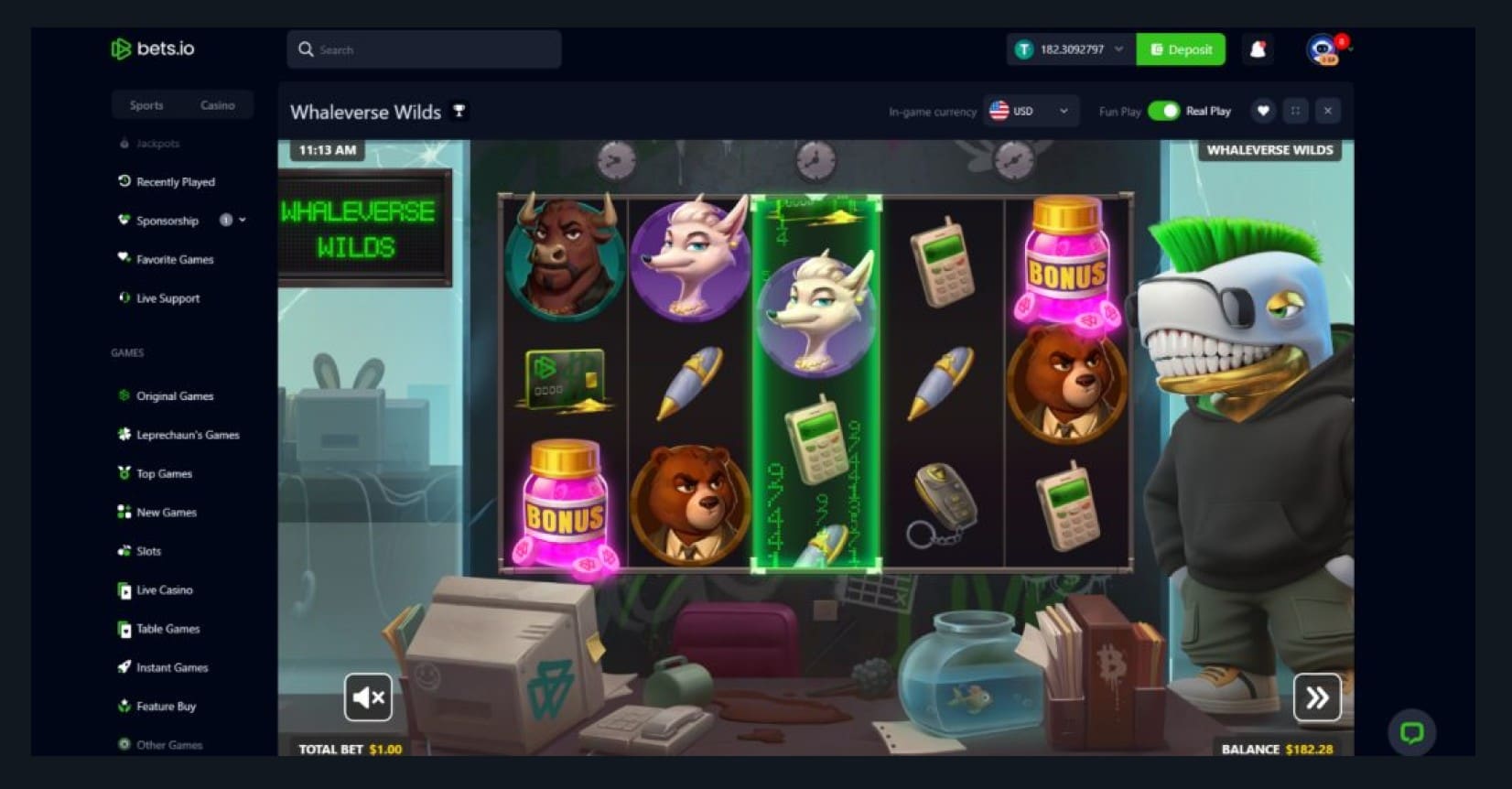Enter fullscreen mode for the game

point(1295,111)
